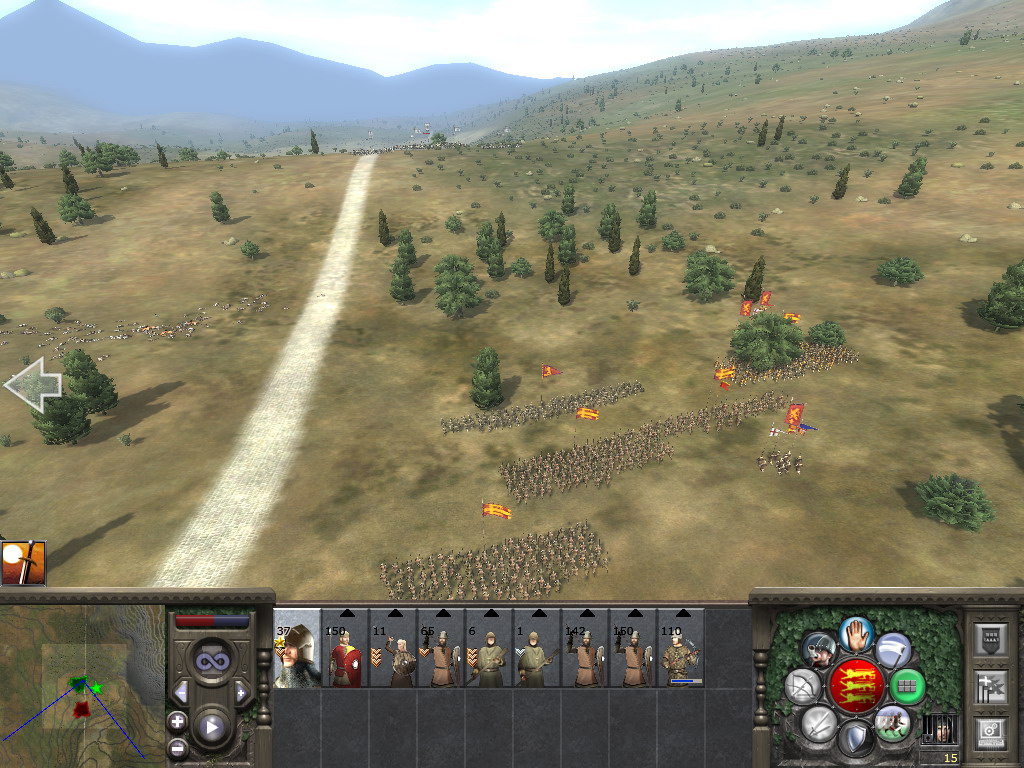Viewport: 1024px width, 768px height.
Task: Click the silver shield icon
Action: click(x=855, y=740)
